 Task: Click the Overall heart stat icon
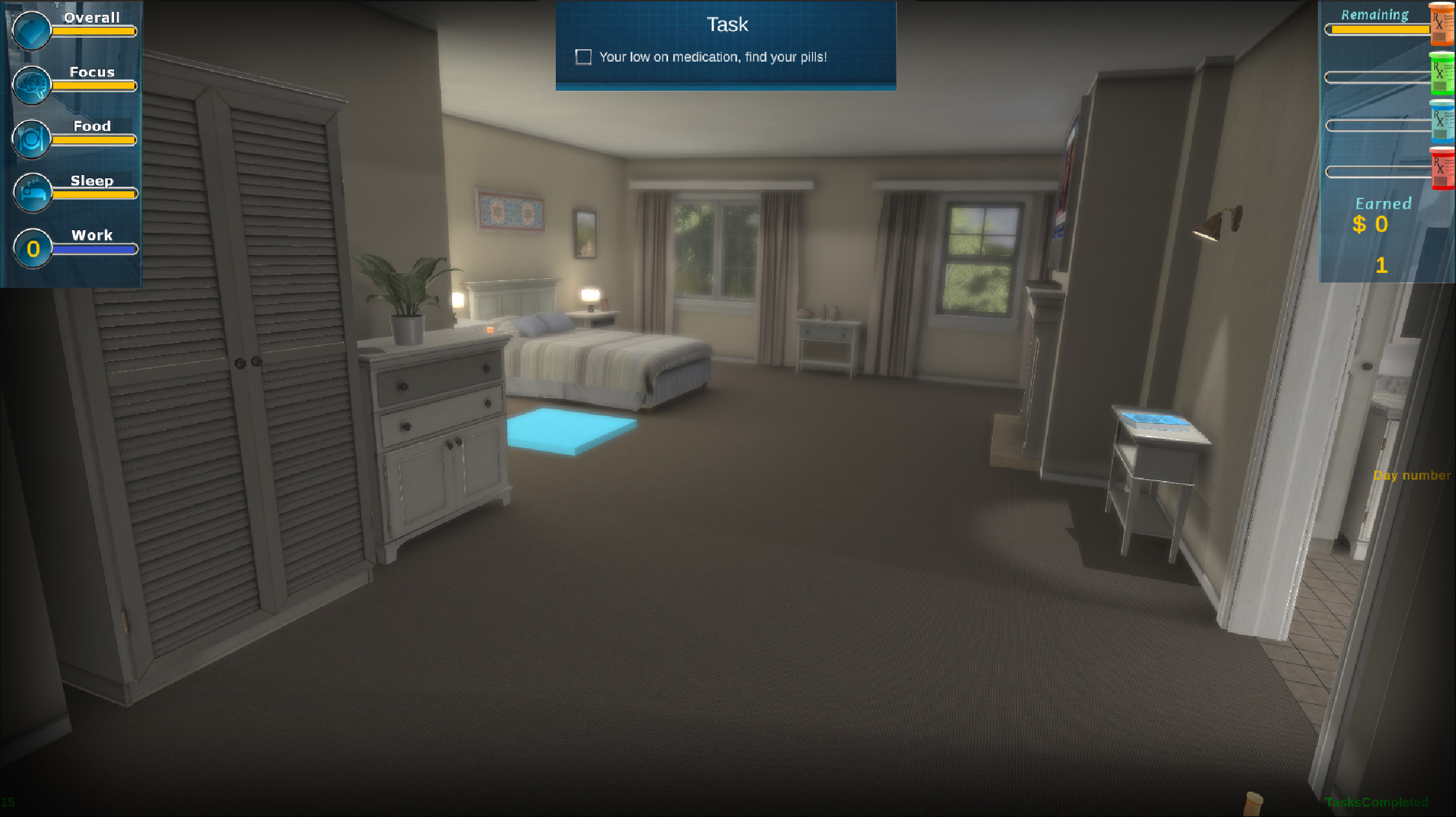point(30,29)
